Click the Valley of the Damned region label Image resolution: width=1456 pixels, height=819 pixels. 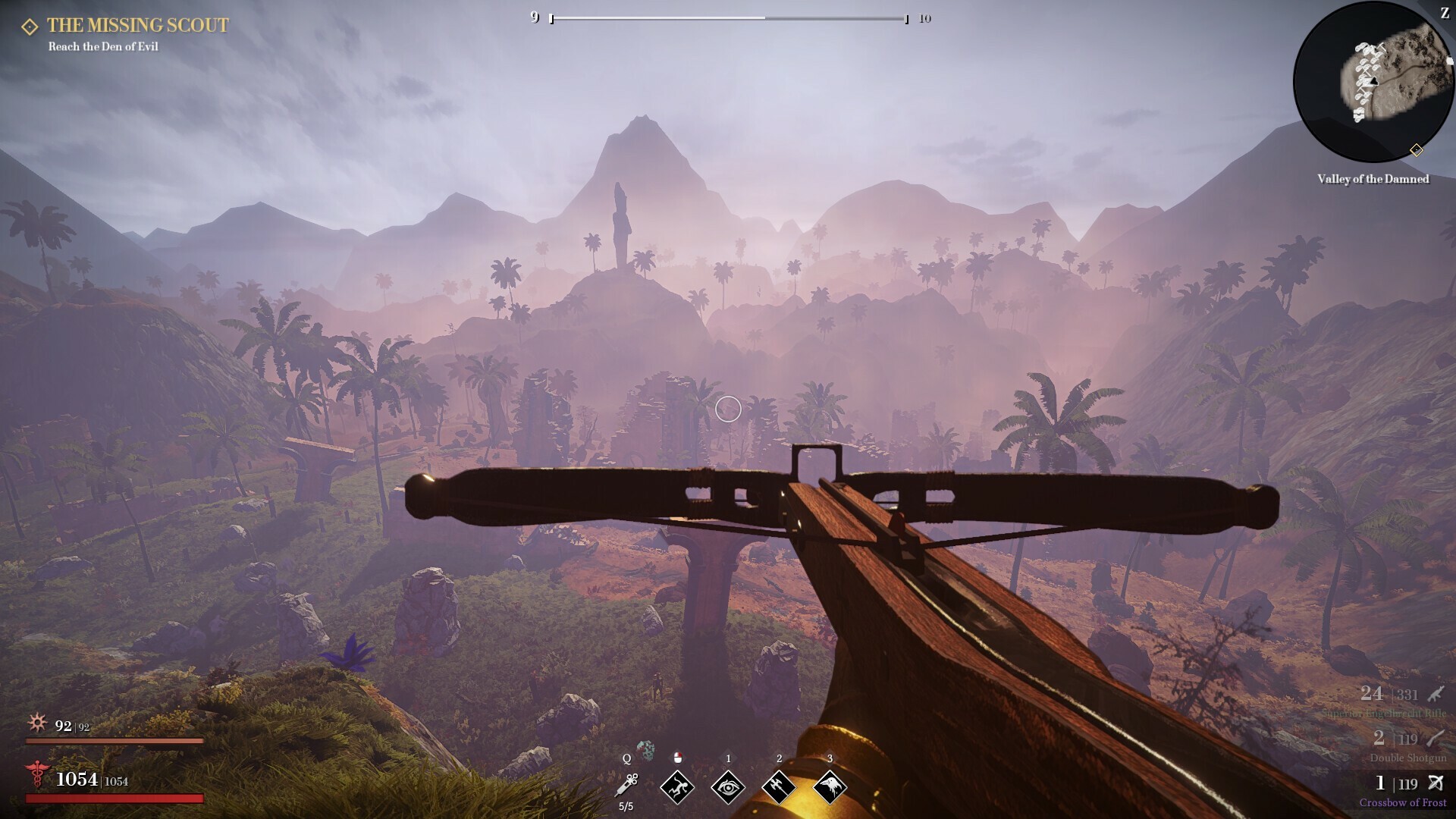(1373, 179)
